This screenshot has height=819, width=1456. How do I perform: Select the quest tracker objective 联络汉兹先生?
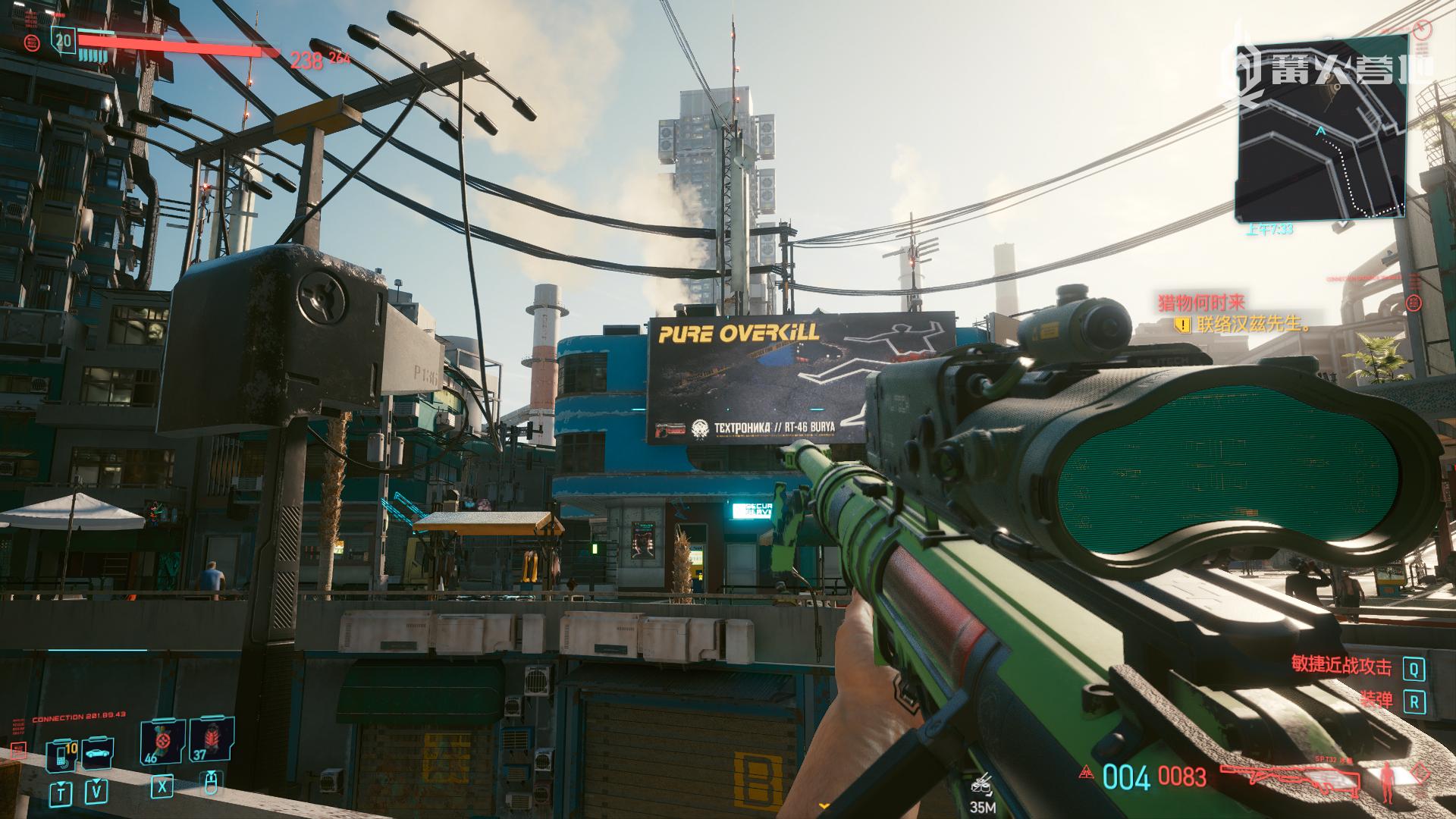pyautogui.click(x=1252, y=325)
